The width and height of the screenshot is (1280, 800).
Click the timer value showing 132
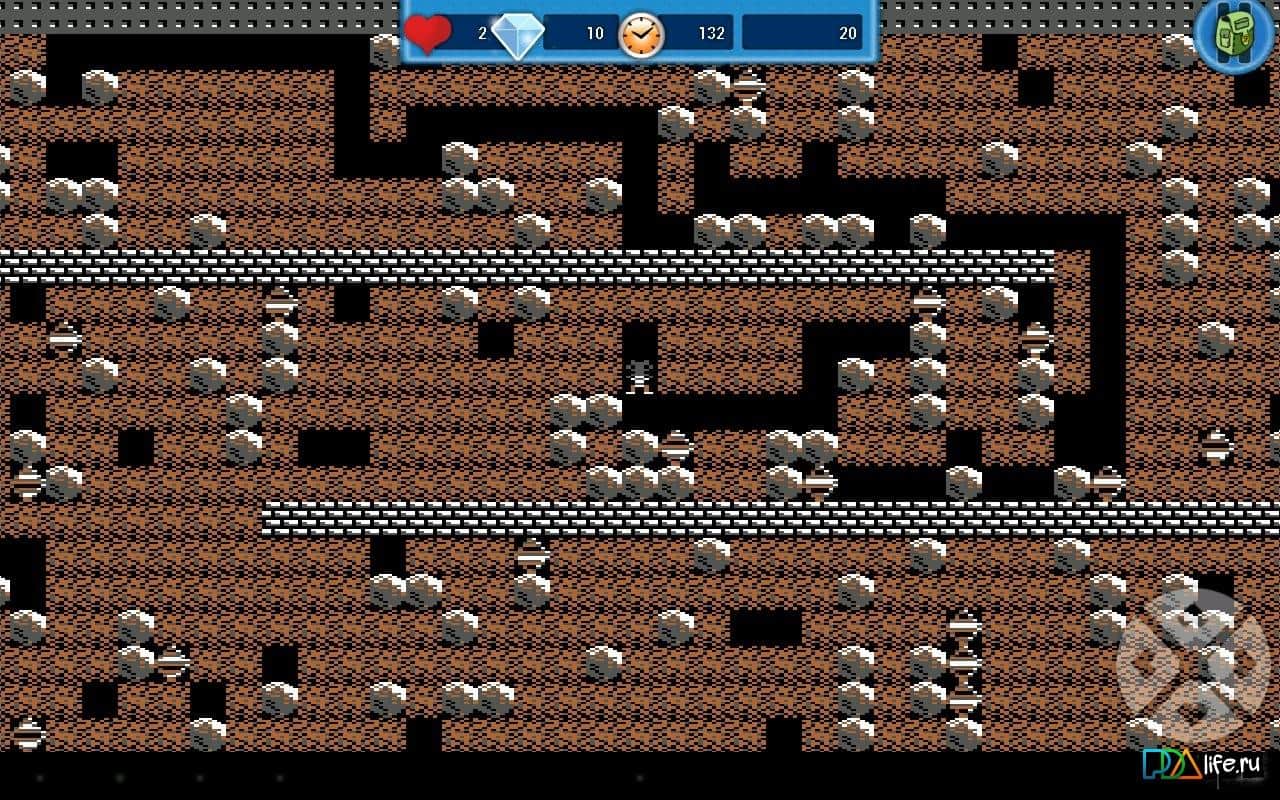pos(711,33)
